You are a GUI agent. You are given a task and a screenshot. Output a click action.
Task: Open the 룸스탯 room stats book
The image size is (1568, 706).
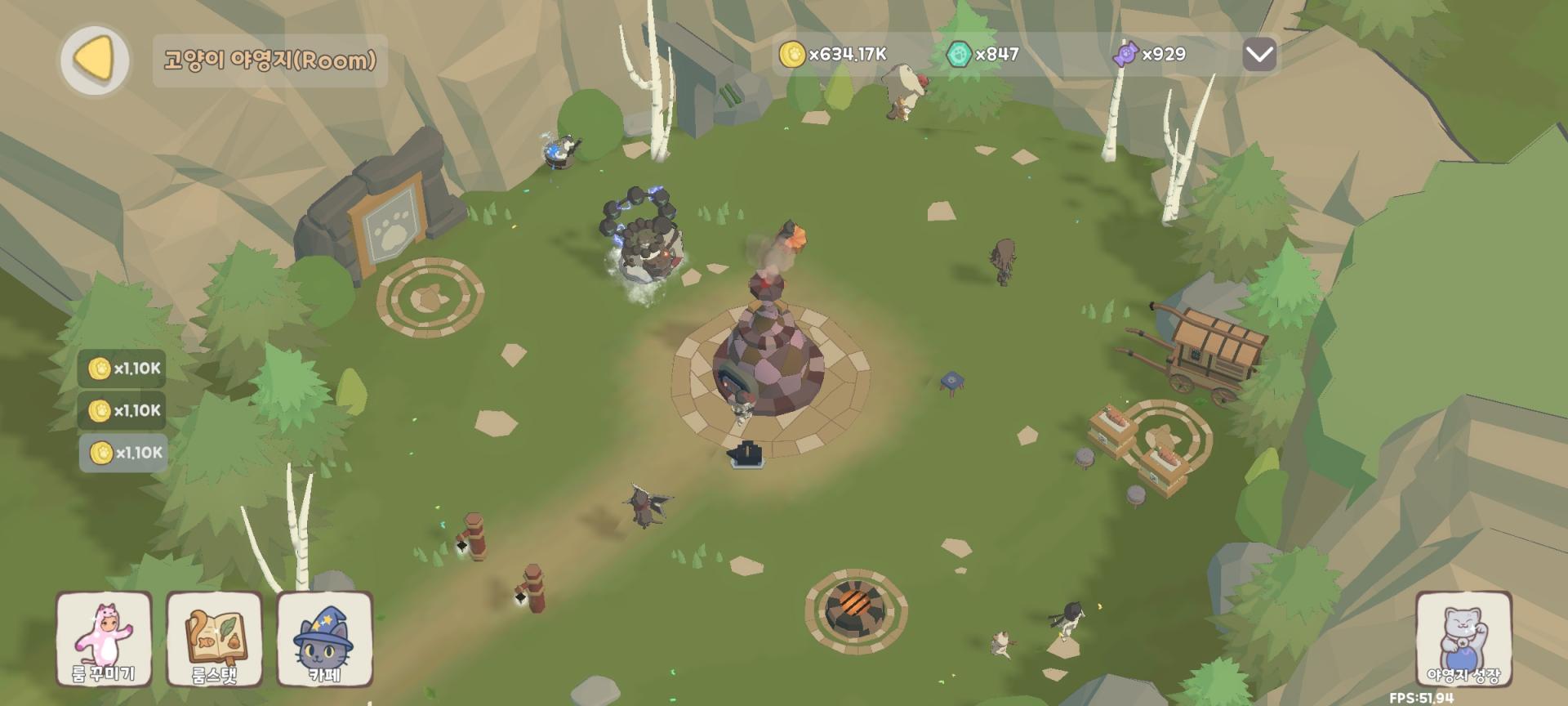pyautogui.click(x=214, y=639)
